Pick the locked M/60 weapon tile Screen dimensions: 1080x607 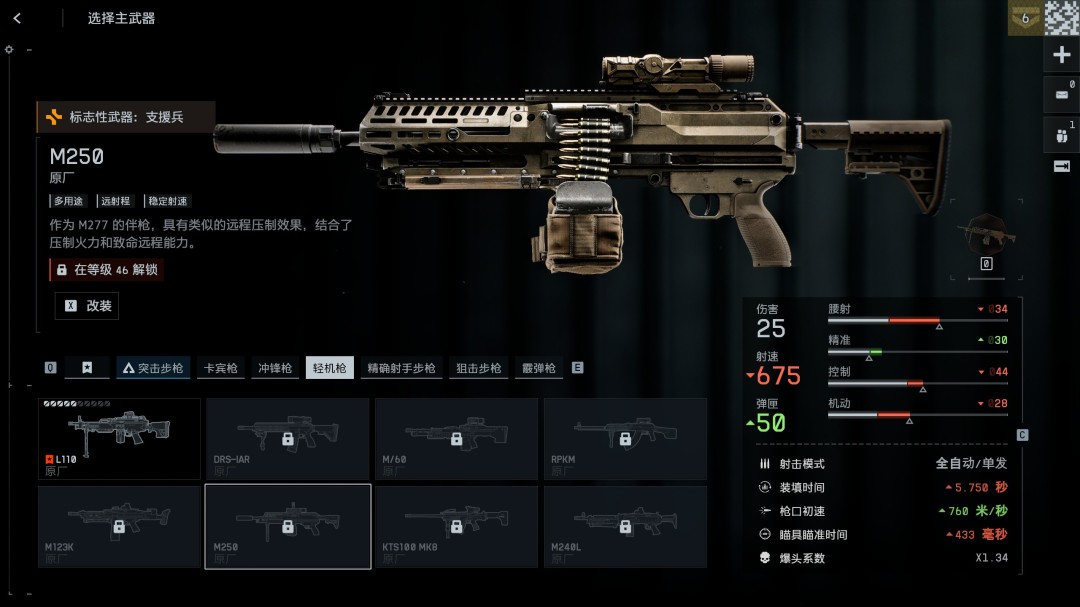[x=456, y=439]
